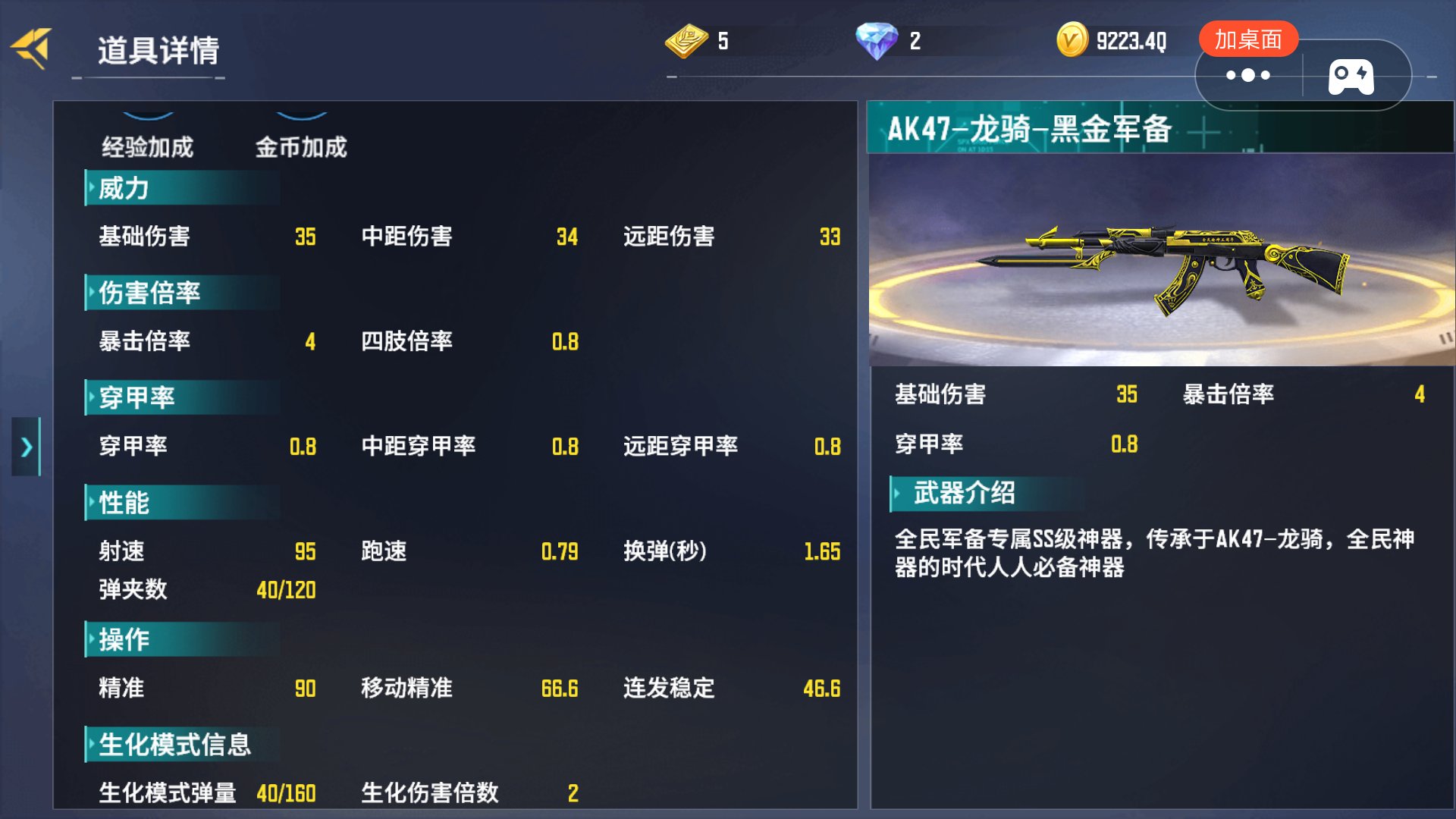Open the three-dot menu icon
The width and height of the screenshot is (1456, 819).
1247,75
